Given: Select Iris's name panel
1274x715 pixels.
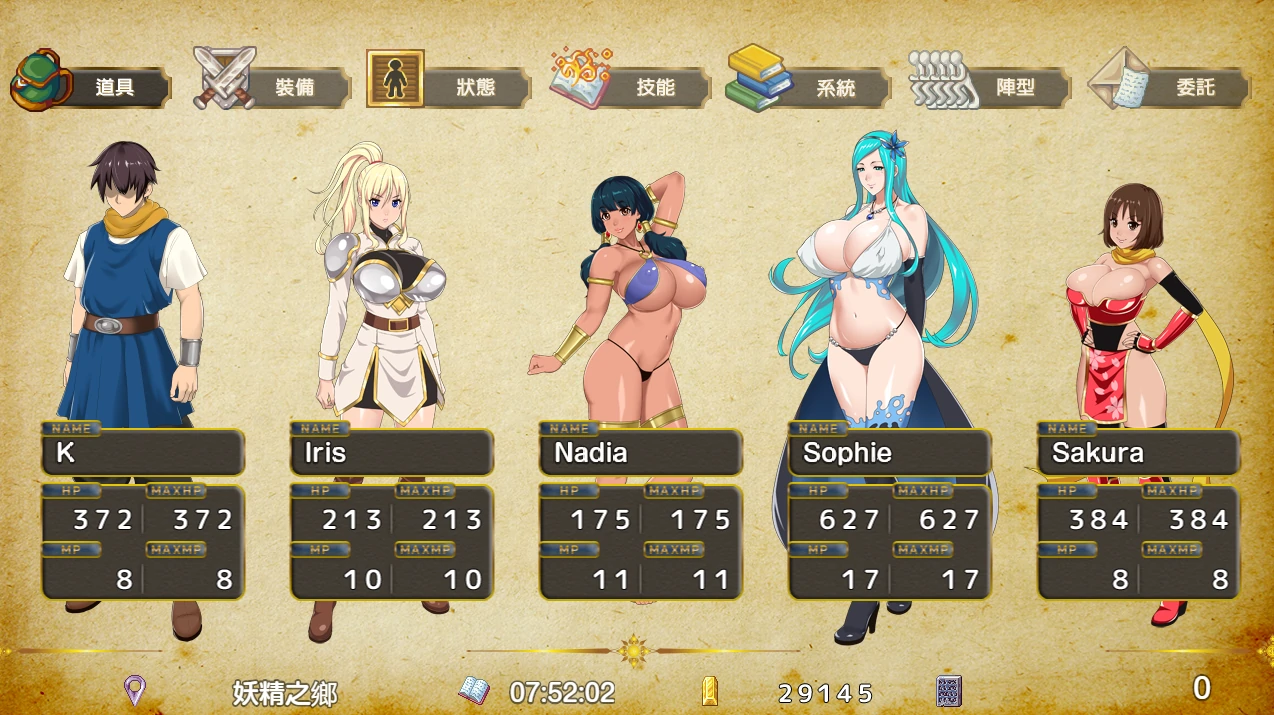Looking at the screenshot, I should (x=392, y=453).
